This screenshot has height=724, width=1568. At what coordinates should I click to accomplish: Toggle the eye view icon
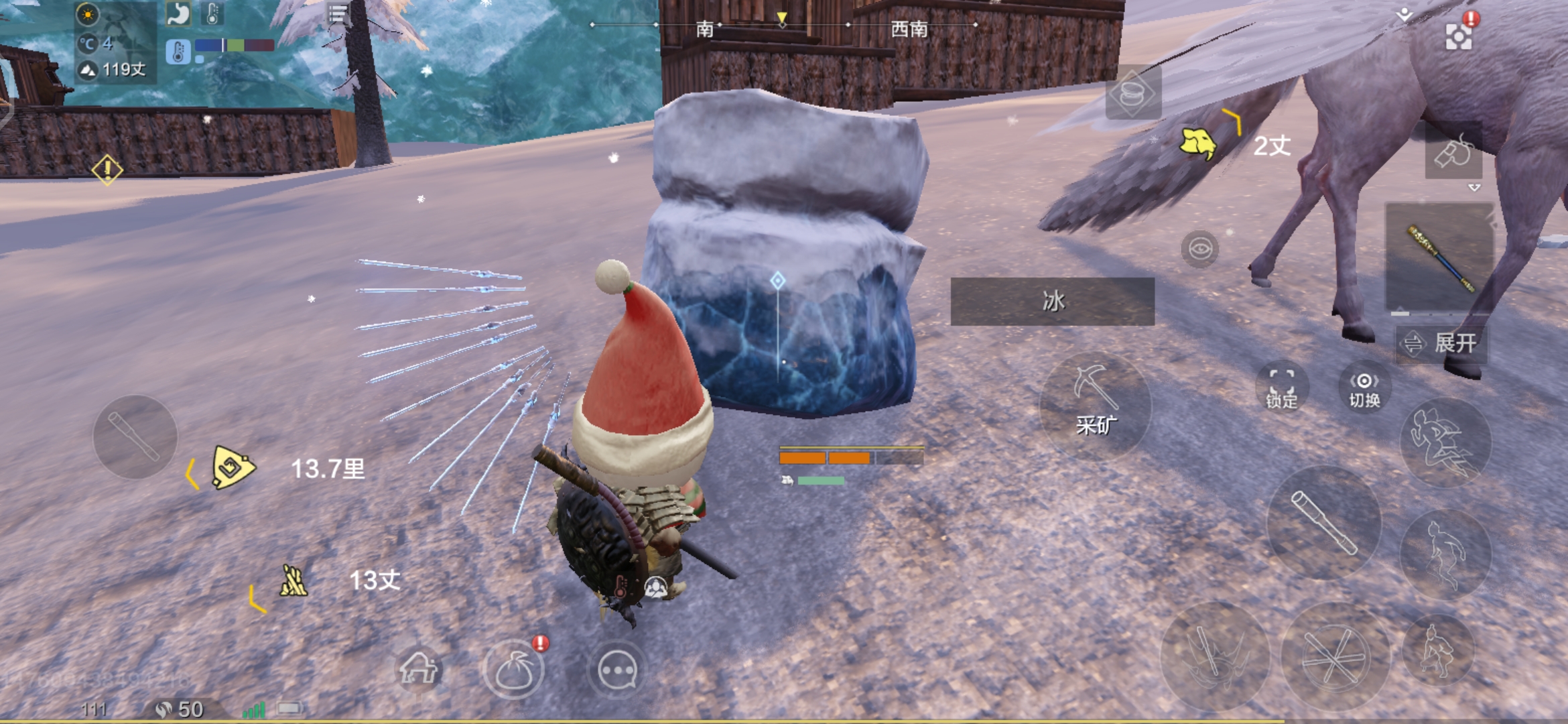click(1199, 249)
